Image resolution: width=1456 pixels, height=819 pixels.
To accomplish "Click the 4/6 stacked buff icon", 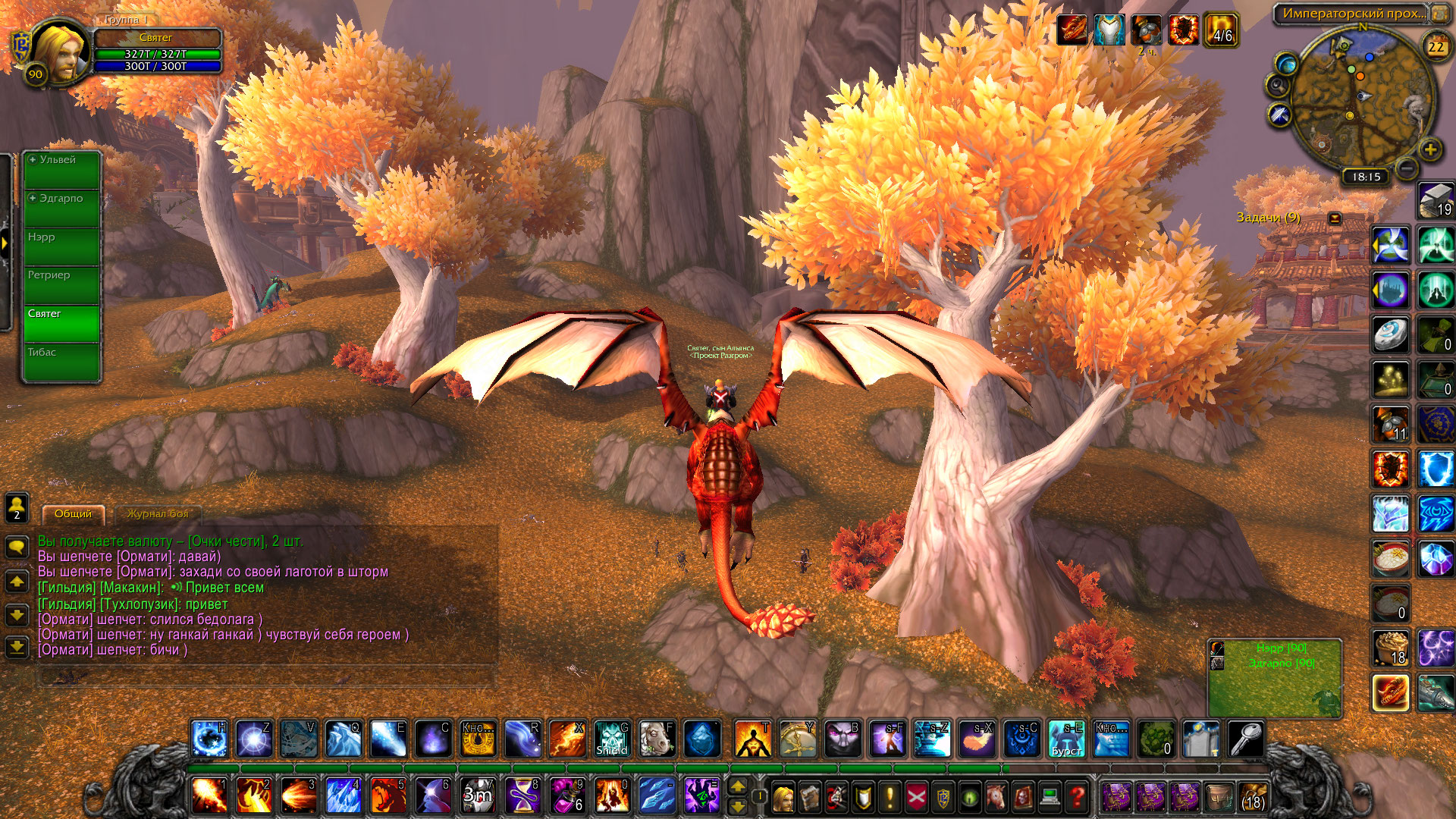I will pos(1221,30).
